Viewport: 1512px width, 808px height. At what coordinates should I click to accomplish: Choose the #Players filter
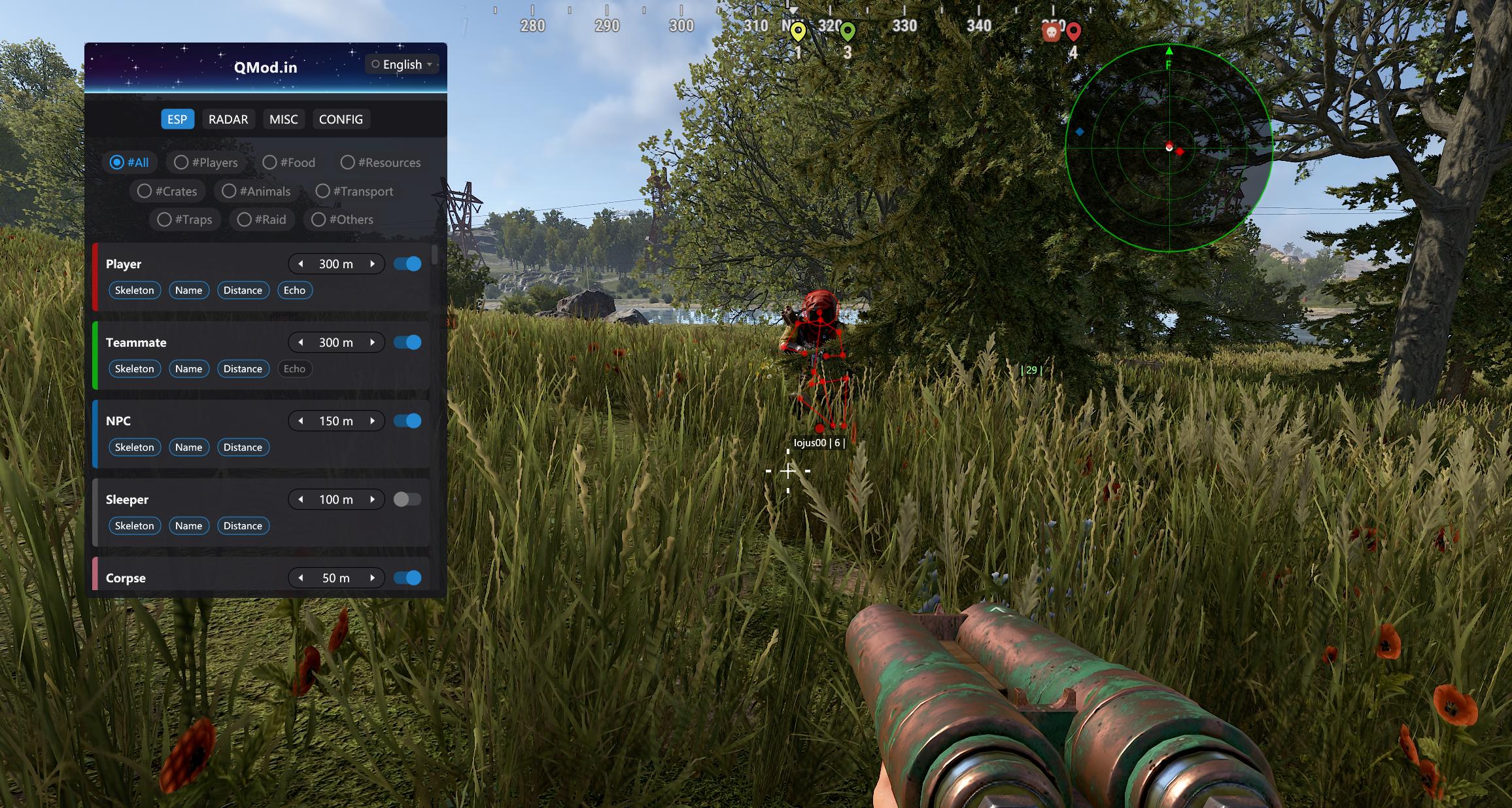tap(205, 162)
